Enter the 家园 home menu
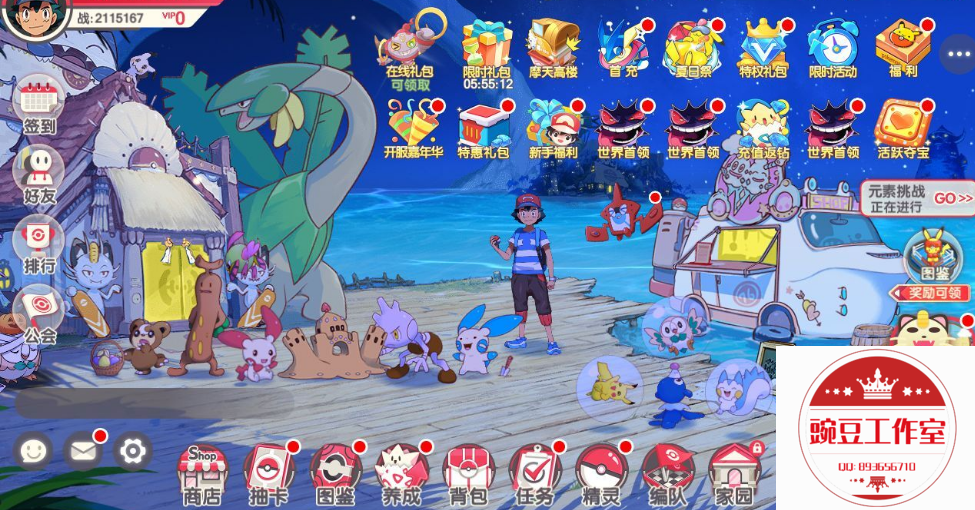 coord(734,473)
